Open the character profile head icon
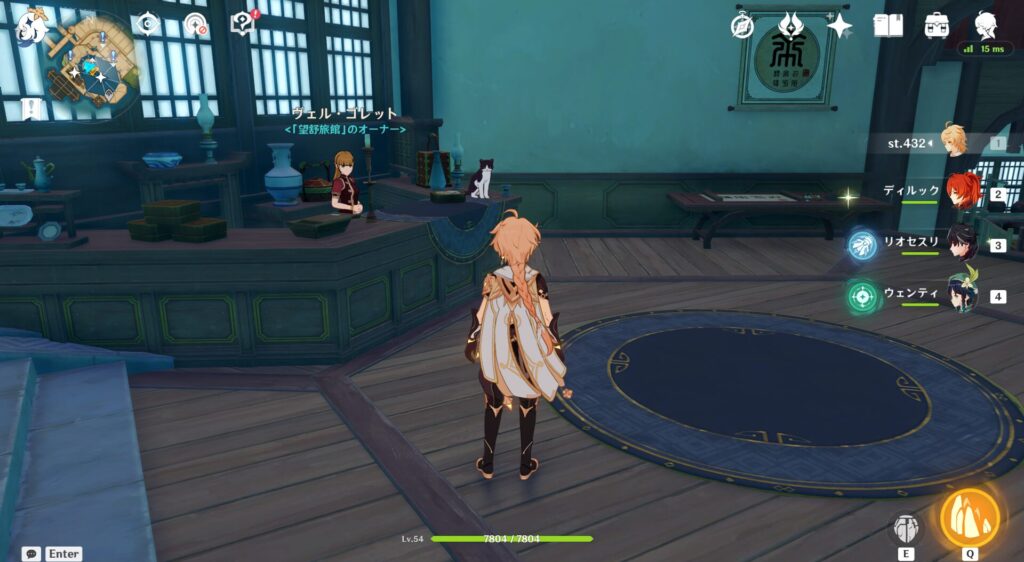Image resolution: width=1024 pixels, height=562 pixels. (x=986, y=24)
